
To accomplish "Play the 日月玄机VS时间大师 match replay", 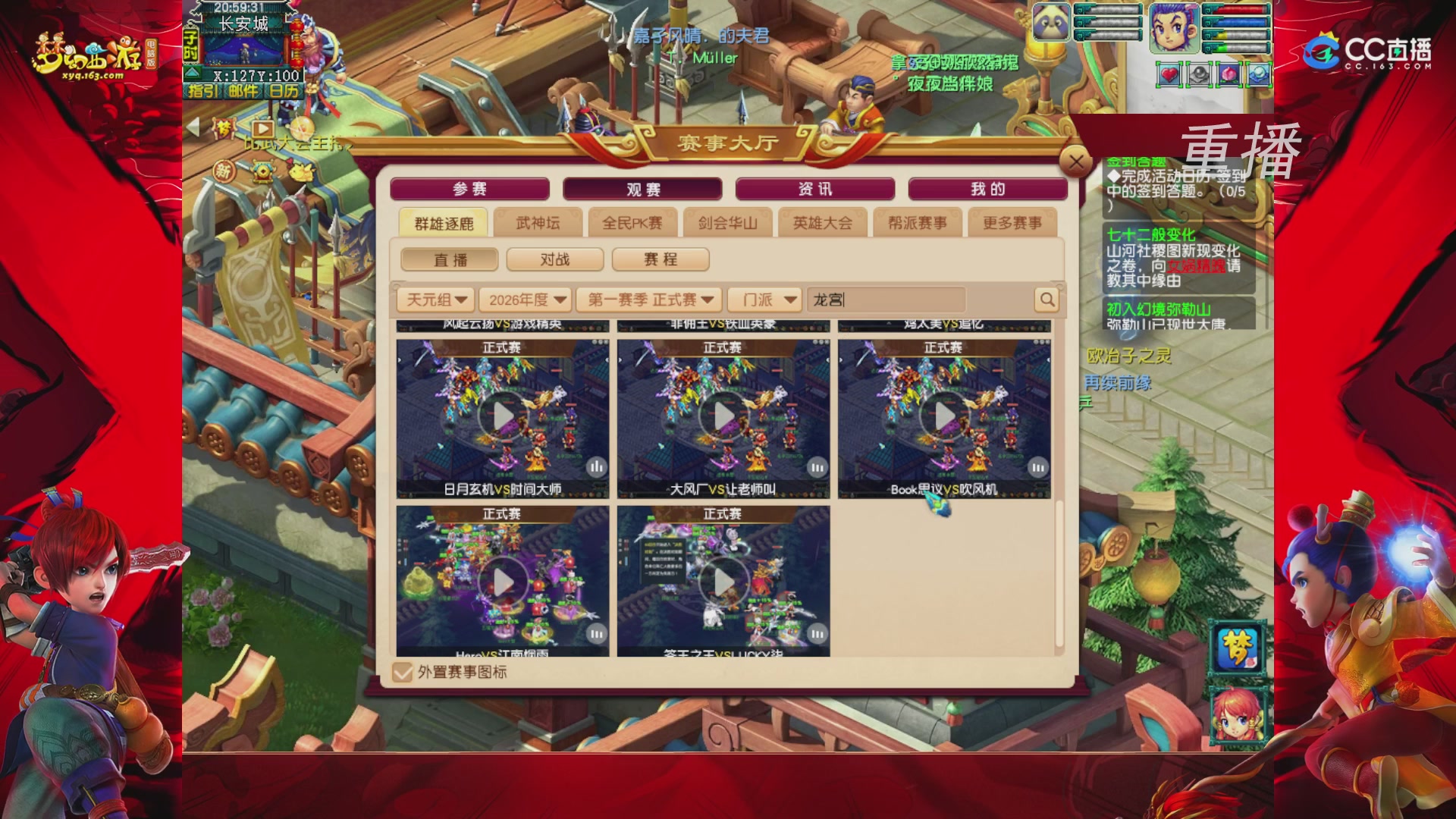I will (503, 415).
